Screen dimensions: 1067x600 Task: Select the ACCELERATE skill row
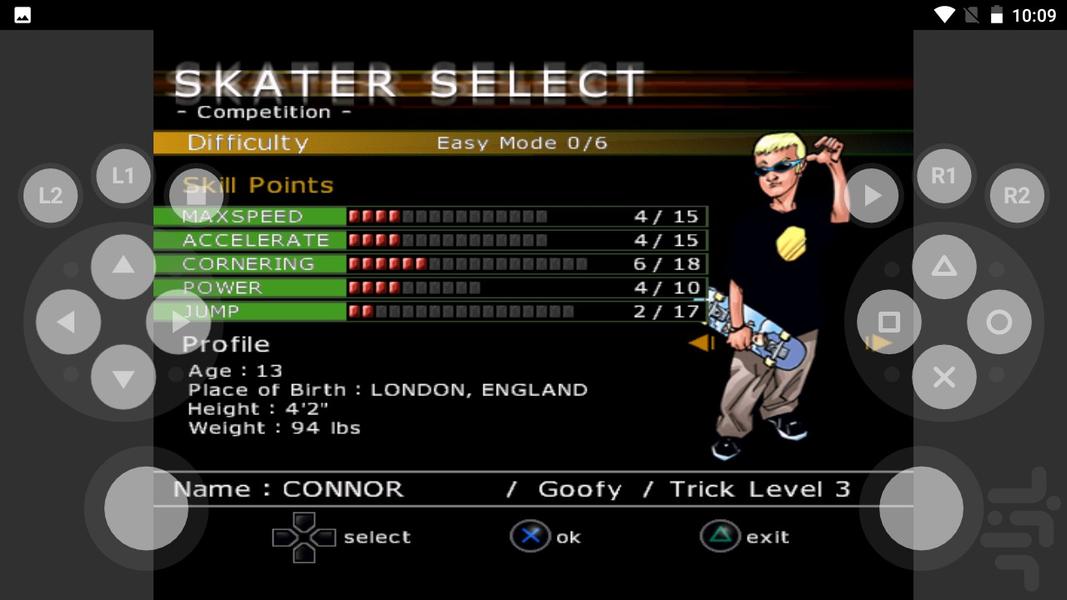point(430,240)
